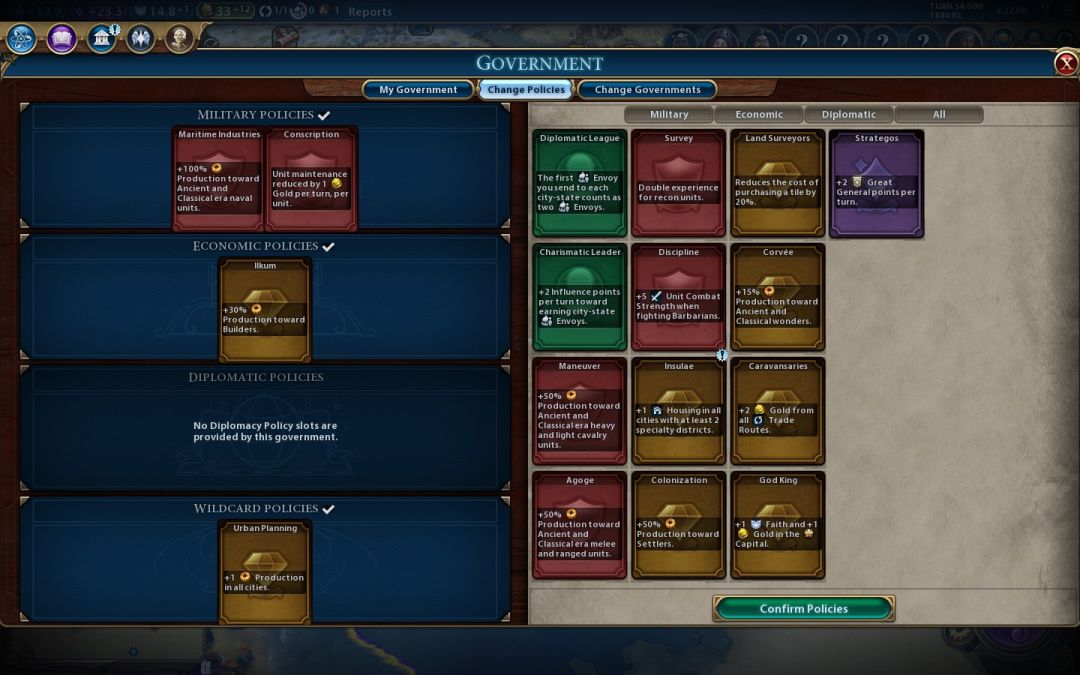This screenshot has height=675, width=1080.
Task: Click the Colonization policy card
Action: [x=679, y=525]
